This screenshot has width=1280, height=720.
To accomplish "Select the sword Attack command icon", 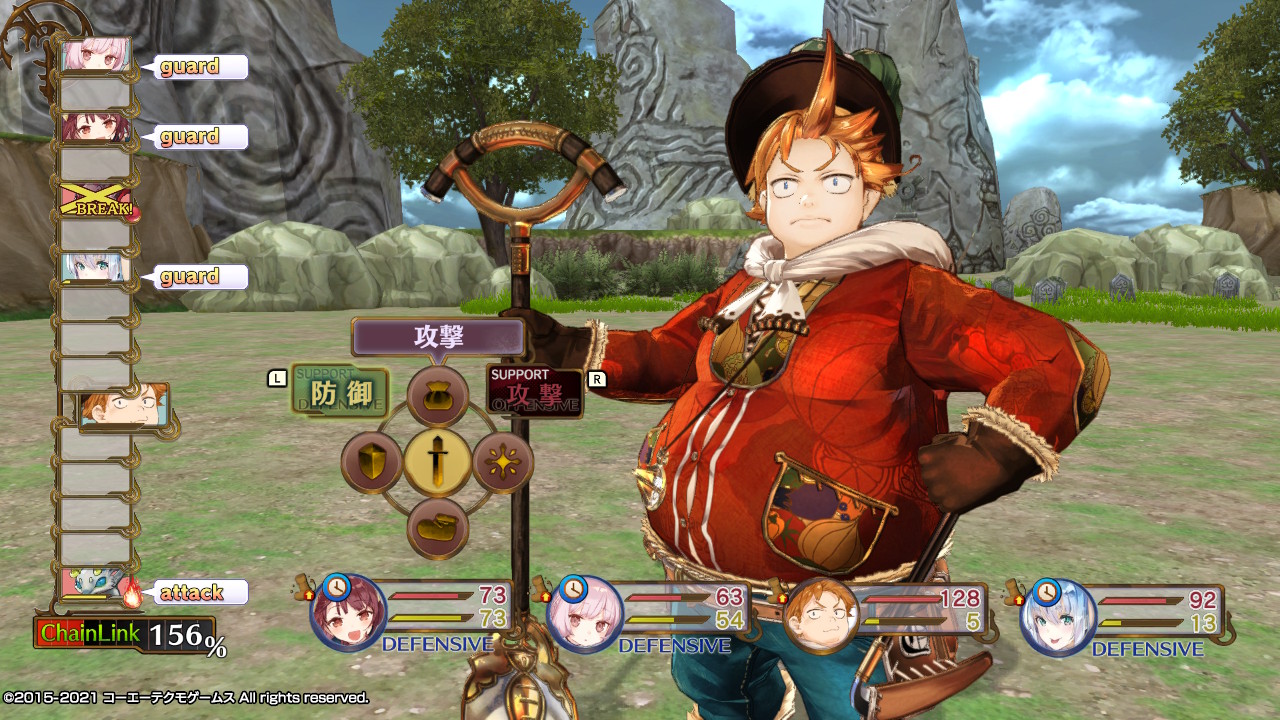I will coord(440,462).
